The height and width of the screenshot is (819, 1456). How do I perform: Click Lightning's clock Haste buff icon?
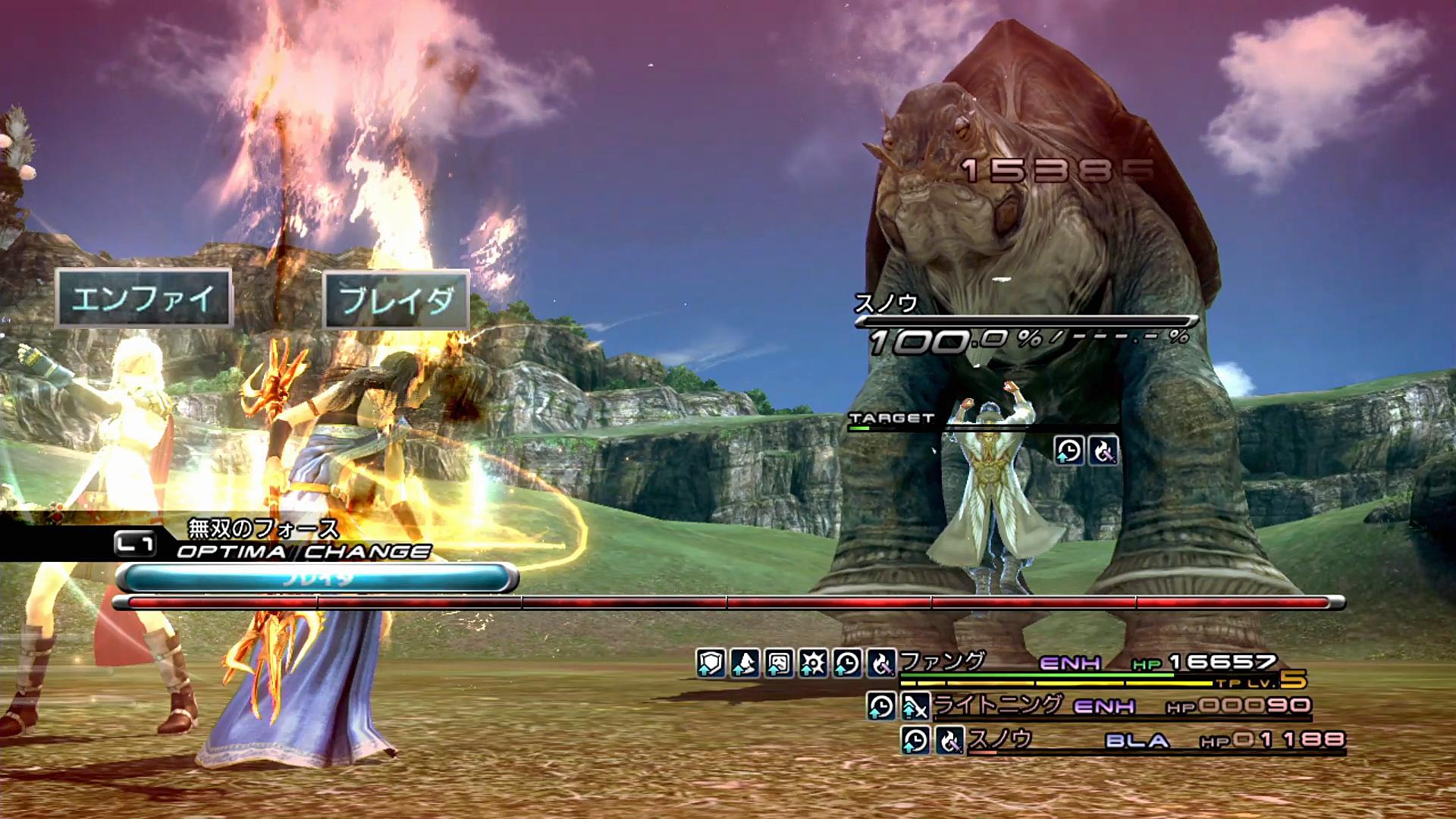[x=881, y=707]
